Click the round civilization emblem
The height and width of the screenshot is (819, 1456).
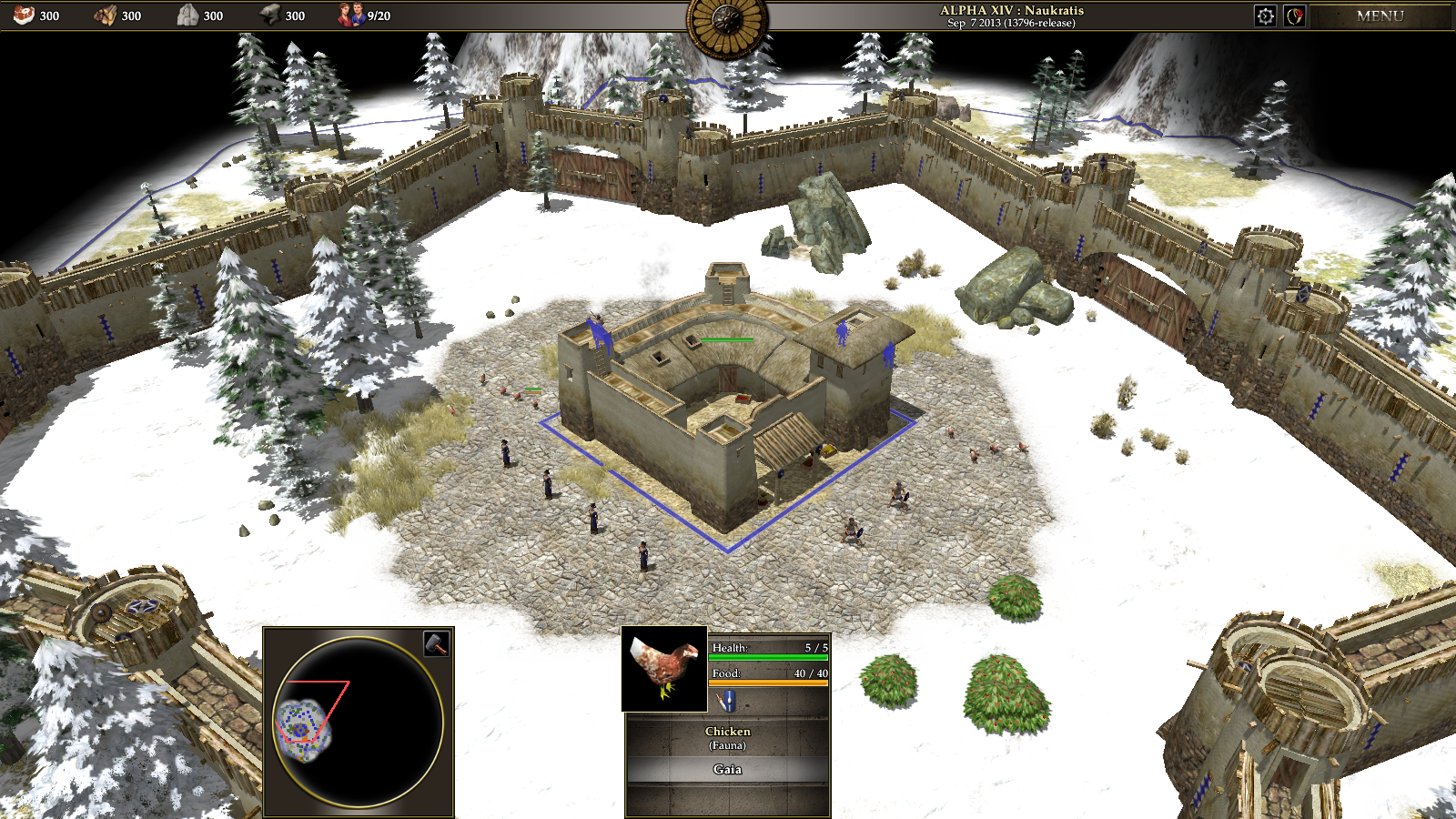tap(727, 22)
